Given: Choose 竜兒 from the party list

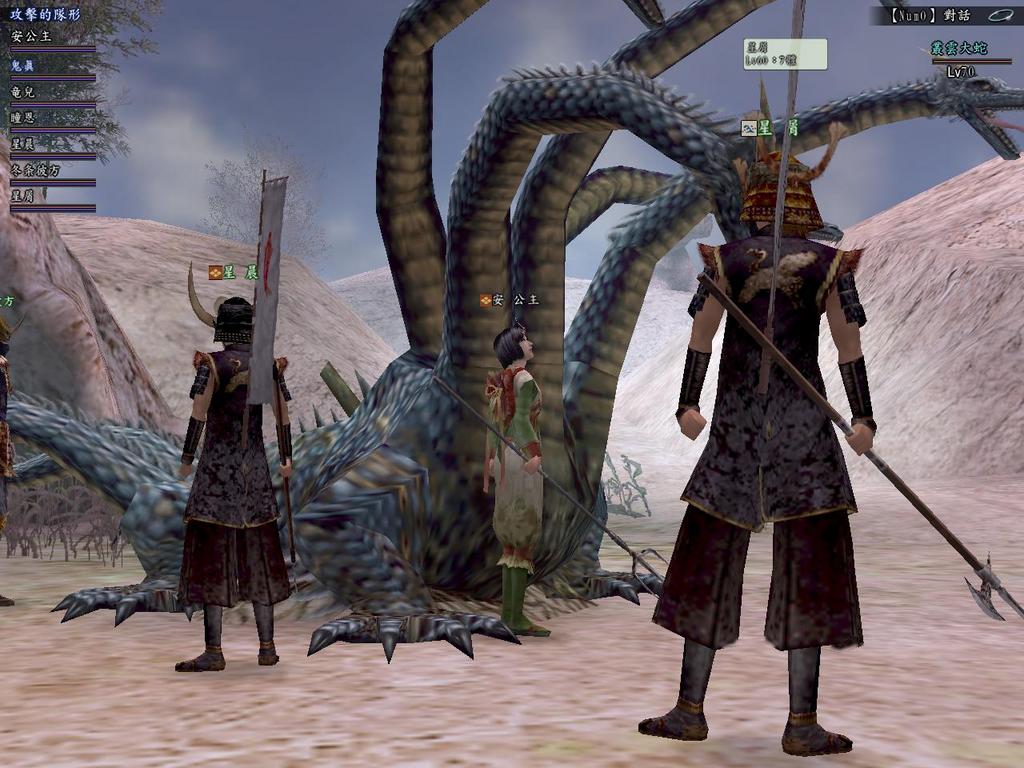Looking at the screenshot, I should pyautogui.click(x=24, y=91).
